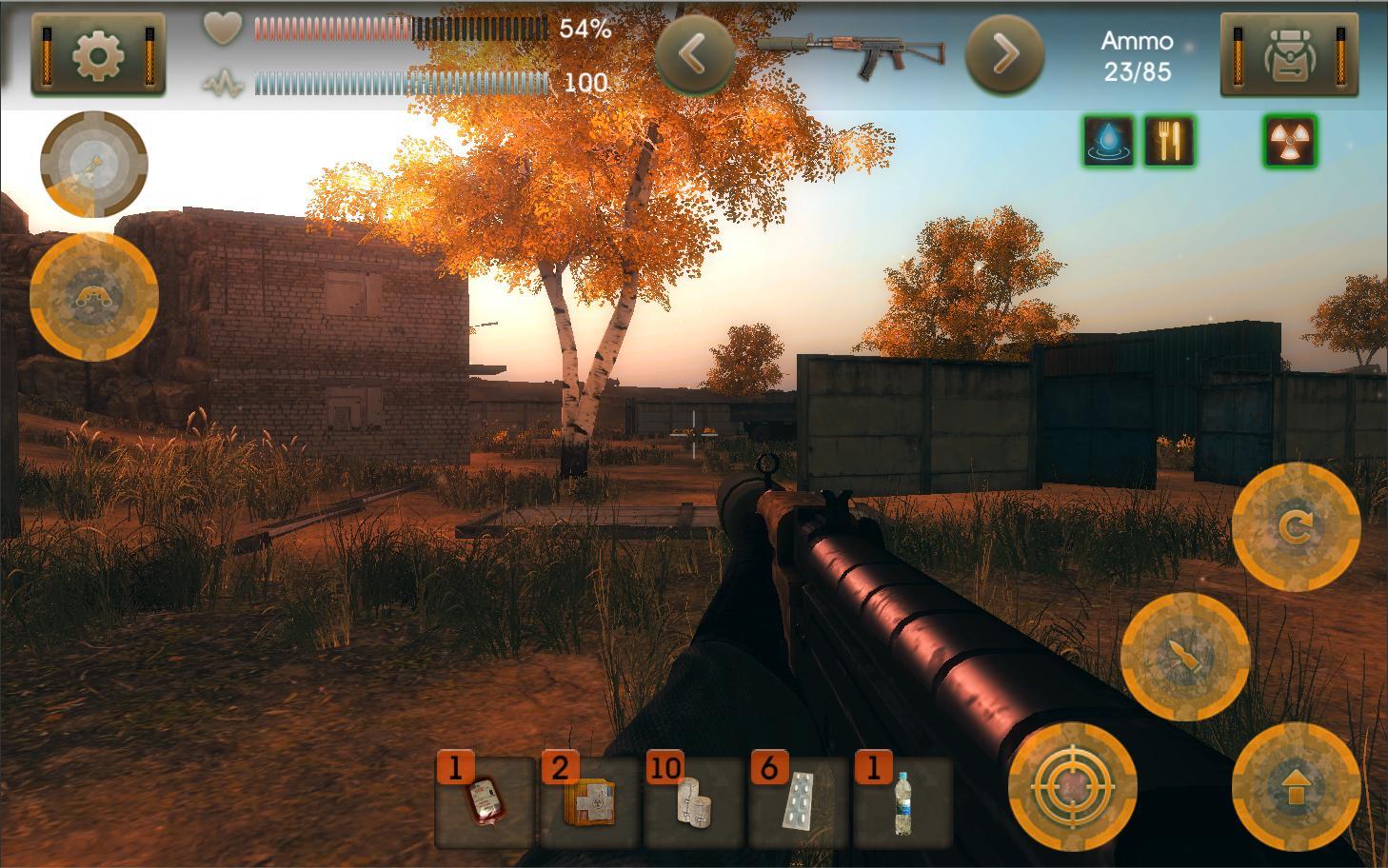Image resolution: width=1388 pixels, height=868 pixels.
Task: Check the fork-and-knife hunger indicator
Action: point(1168,145)
